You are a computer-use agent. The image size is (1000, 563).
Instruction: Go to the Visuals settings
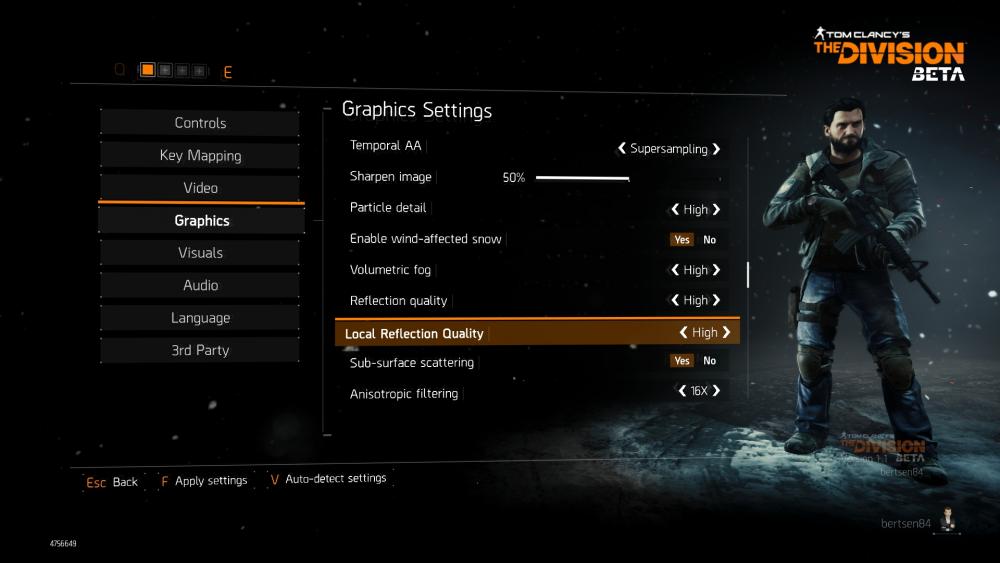200,253
